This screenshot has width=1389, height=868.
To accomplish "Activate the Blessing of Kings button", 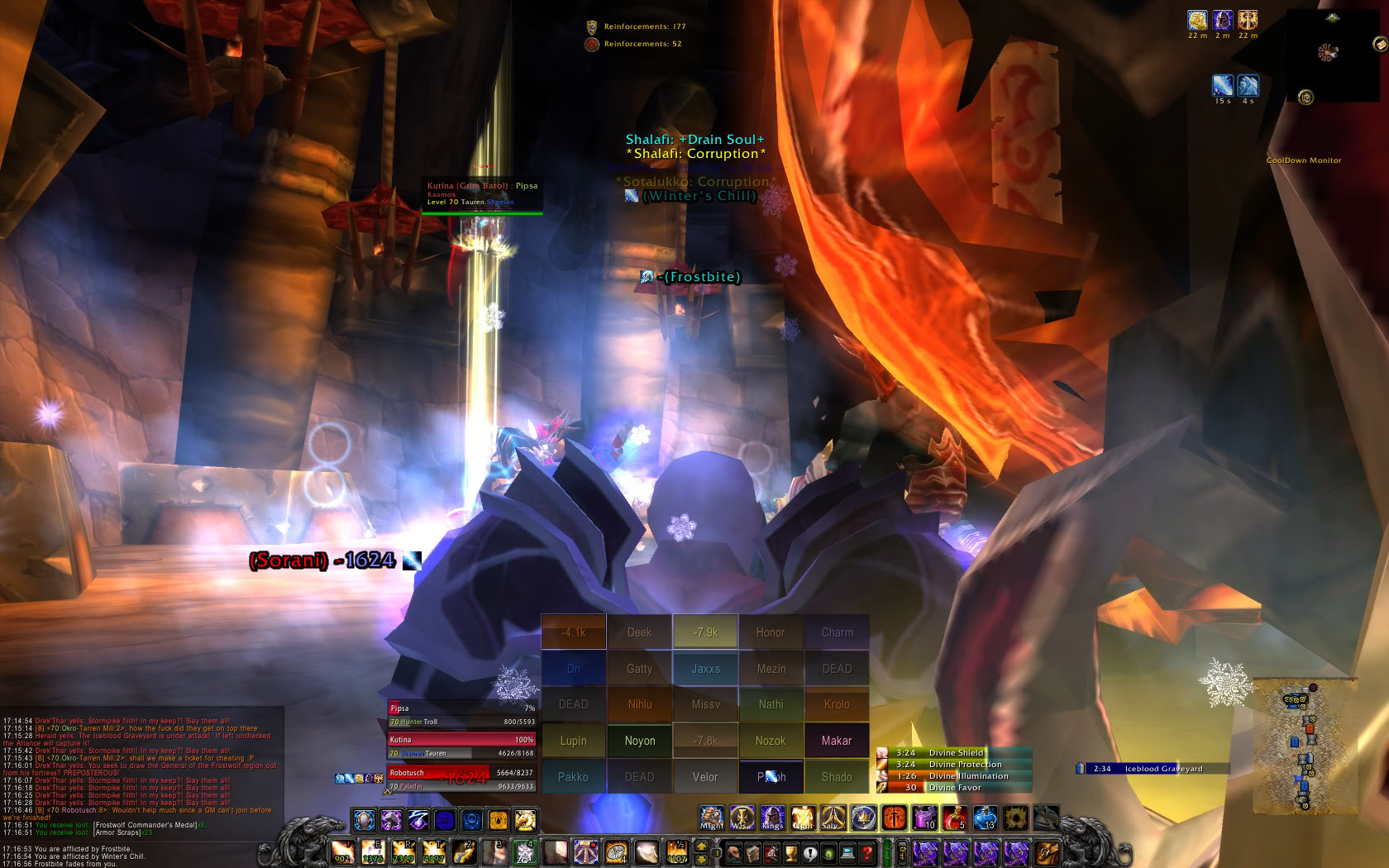I will [x=772, y=818].
